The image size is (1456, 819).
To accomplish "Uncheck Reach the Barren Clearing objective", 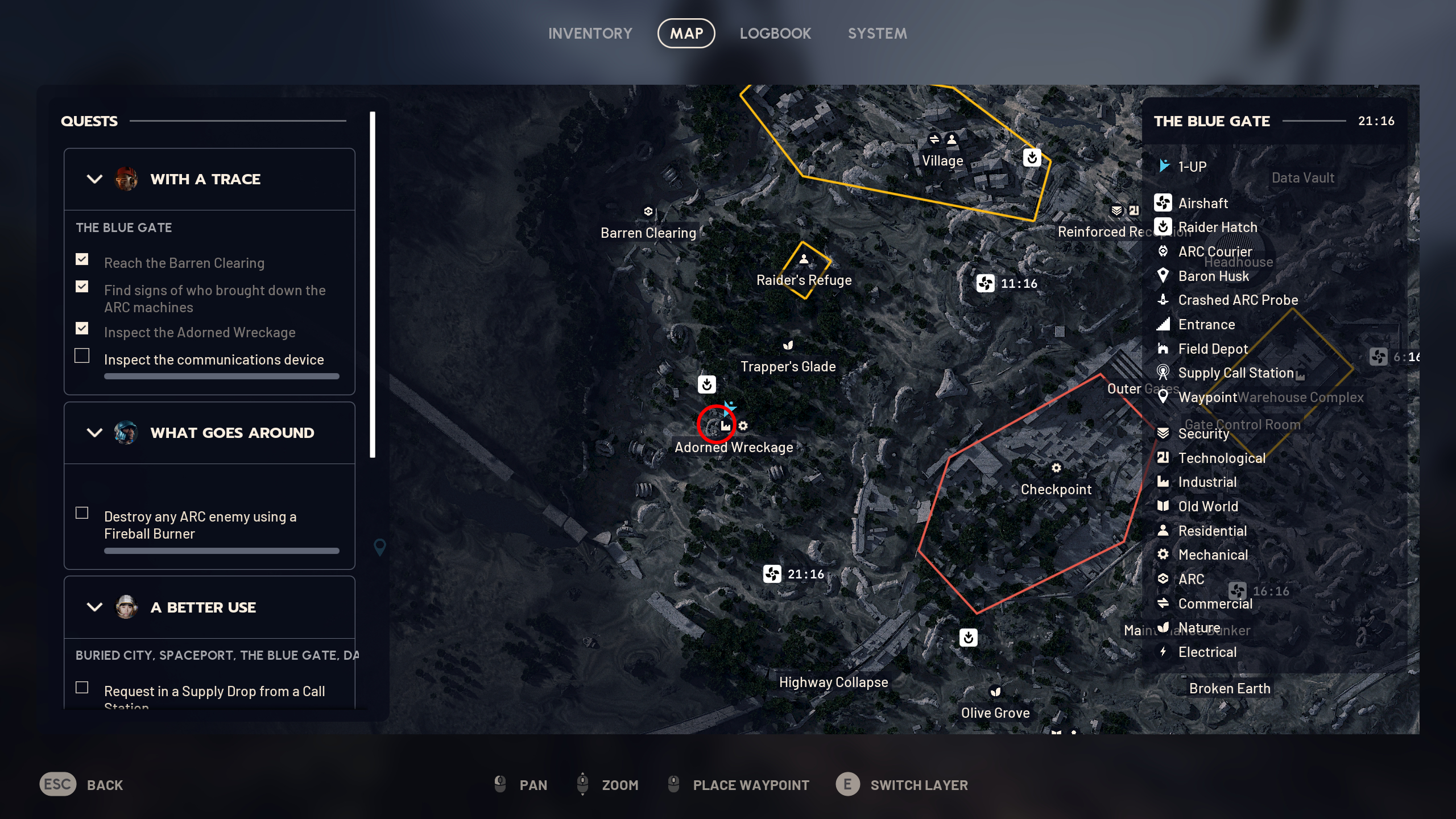I will tap(82, 259).
